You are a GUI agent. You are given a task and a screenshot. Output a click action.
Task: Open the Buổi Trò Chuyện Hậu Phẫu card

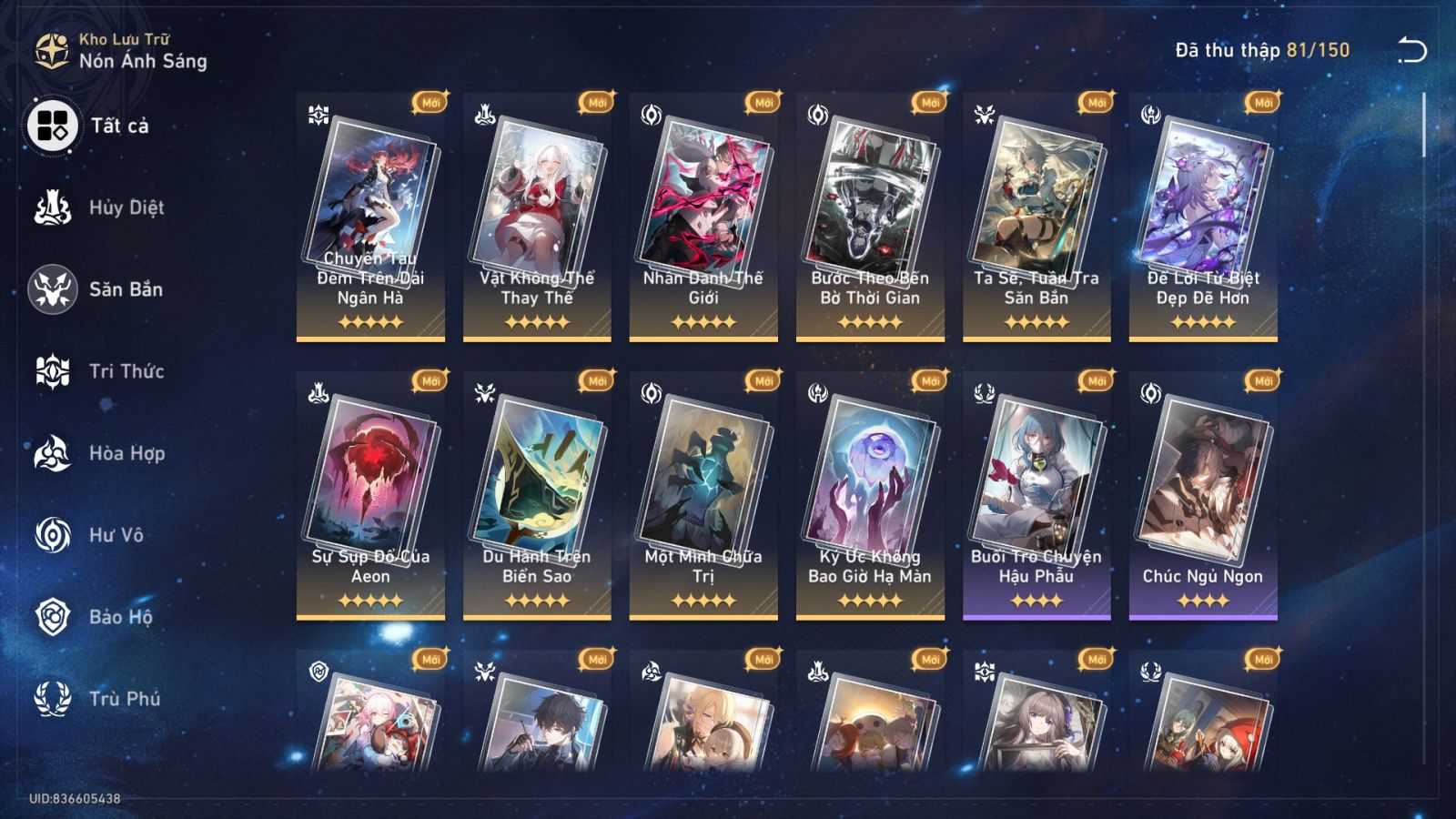click(x=1036, y=495)
